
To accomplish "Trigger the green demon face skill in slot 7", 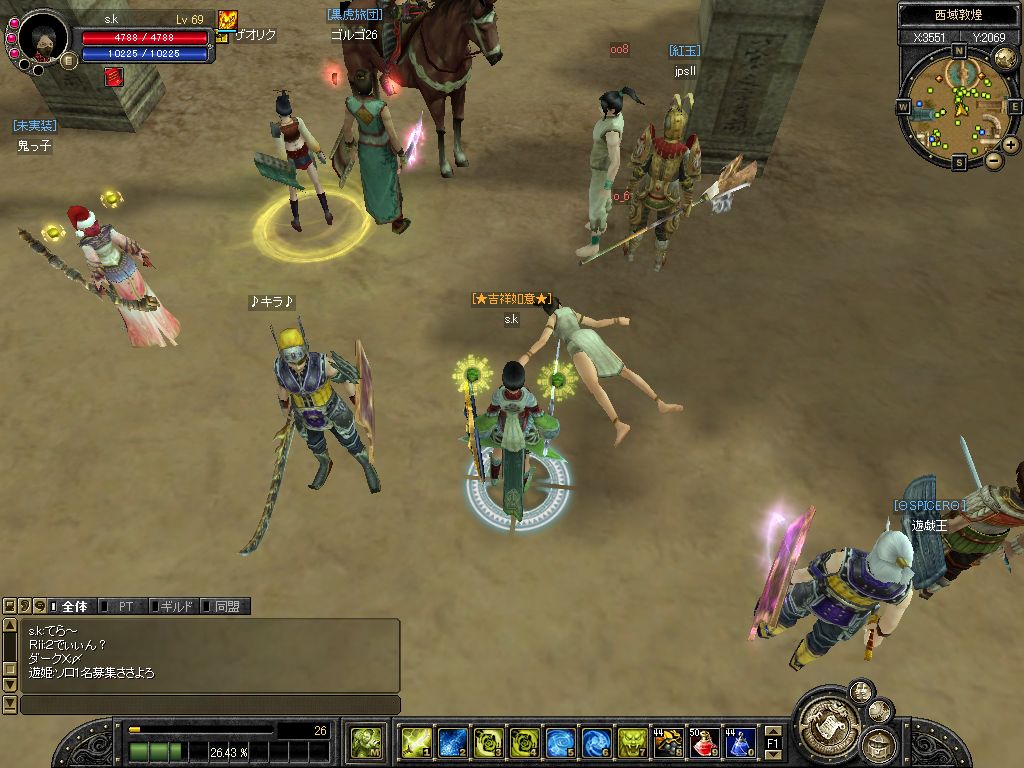I will [632, 742].
